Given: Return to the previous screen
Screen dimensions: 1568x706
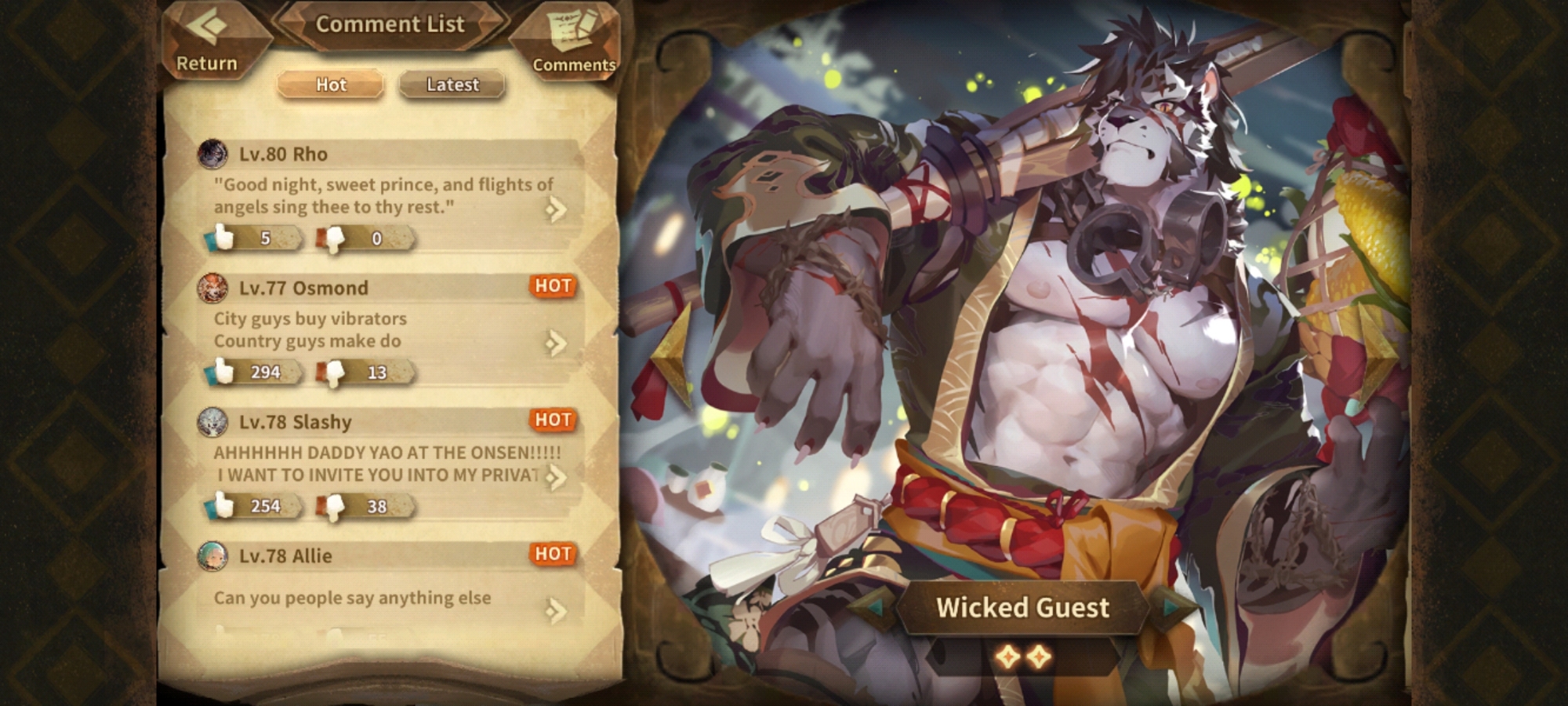Looking at the screenshot, I should (207, 41).
